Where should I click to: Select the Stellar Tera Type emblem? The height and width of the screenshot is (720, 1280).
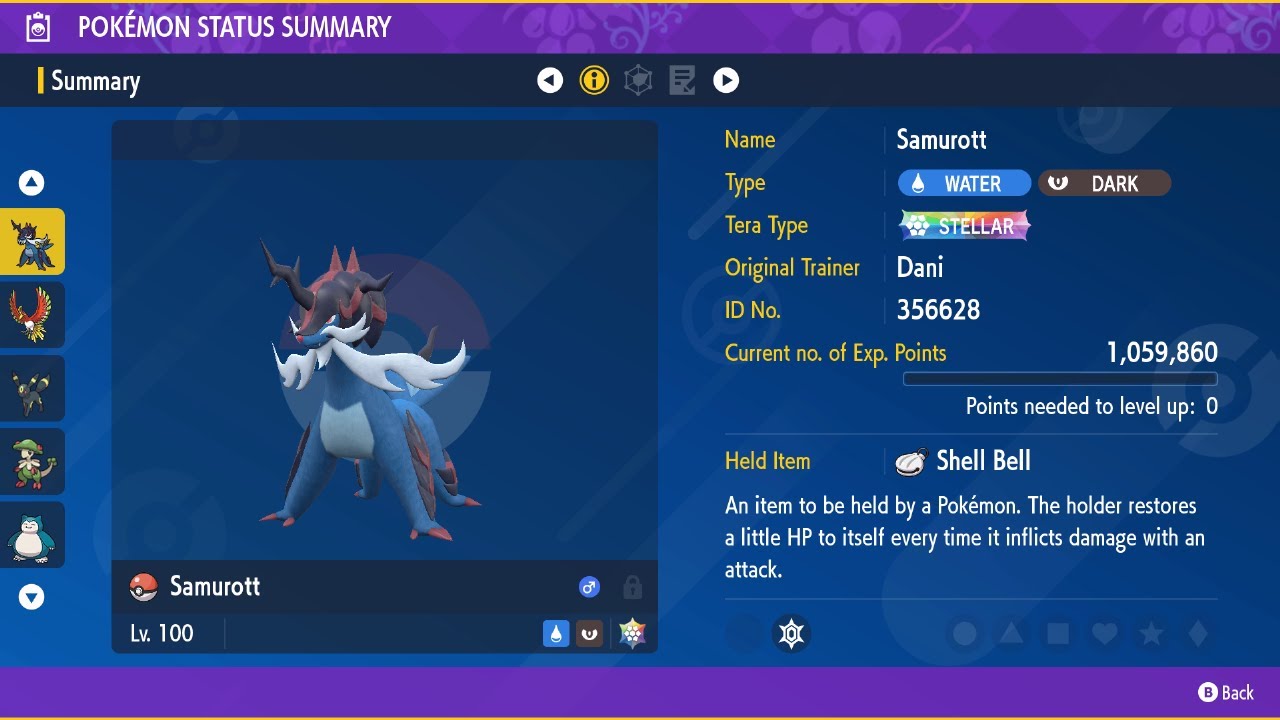coord(963,225)
